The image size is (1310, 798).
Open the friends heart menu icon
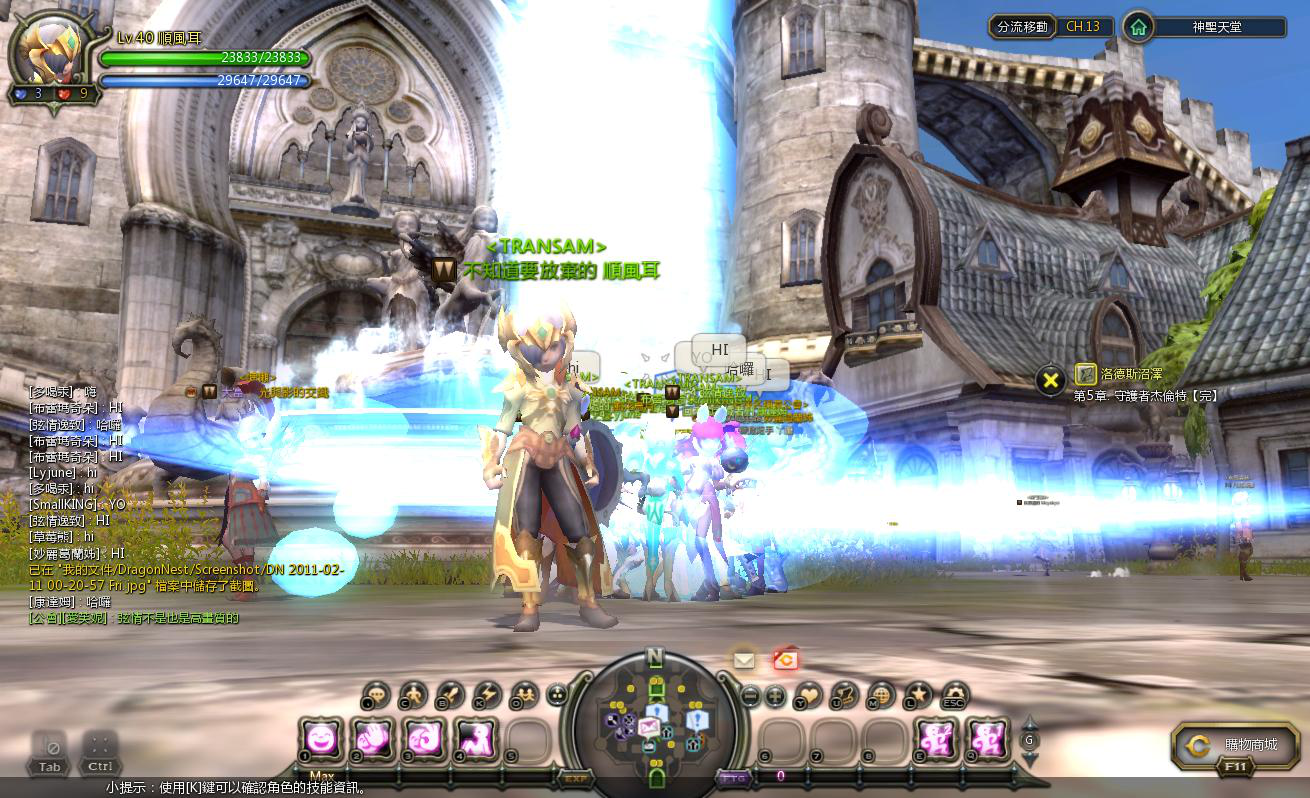808,694
